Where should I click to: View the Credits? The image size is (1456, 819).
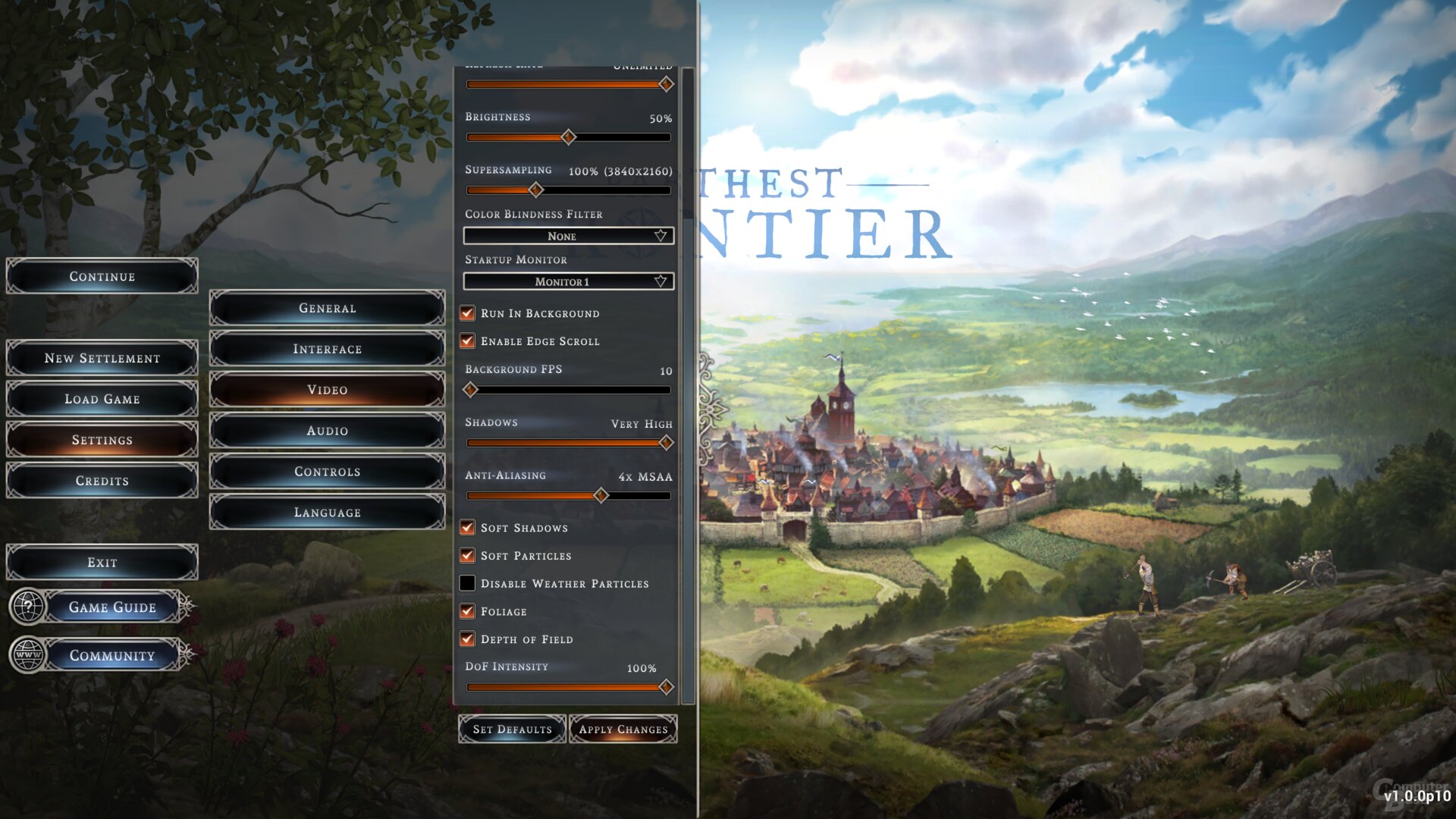coord(102,481)
